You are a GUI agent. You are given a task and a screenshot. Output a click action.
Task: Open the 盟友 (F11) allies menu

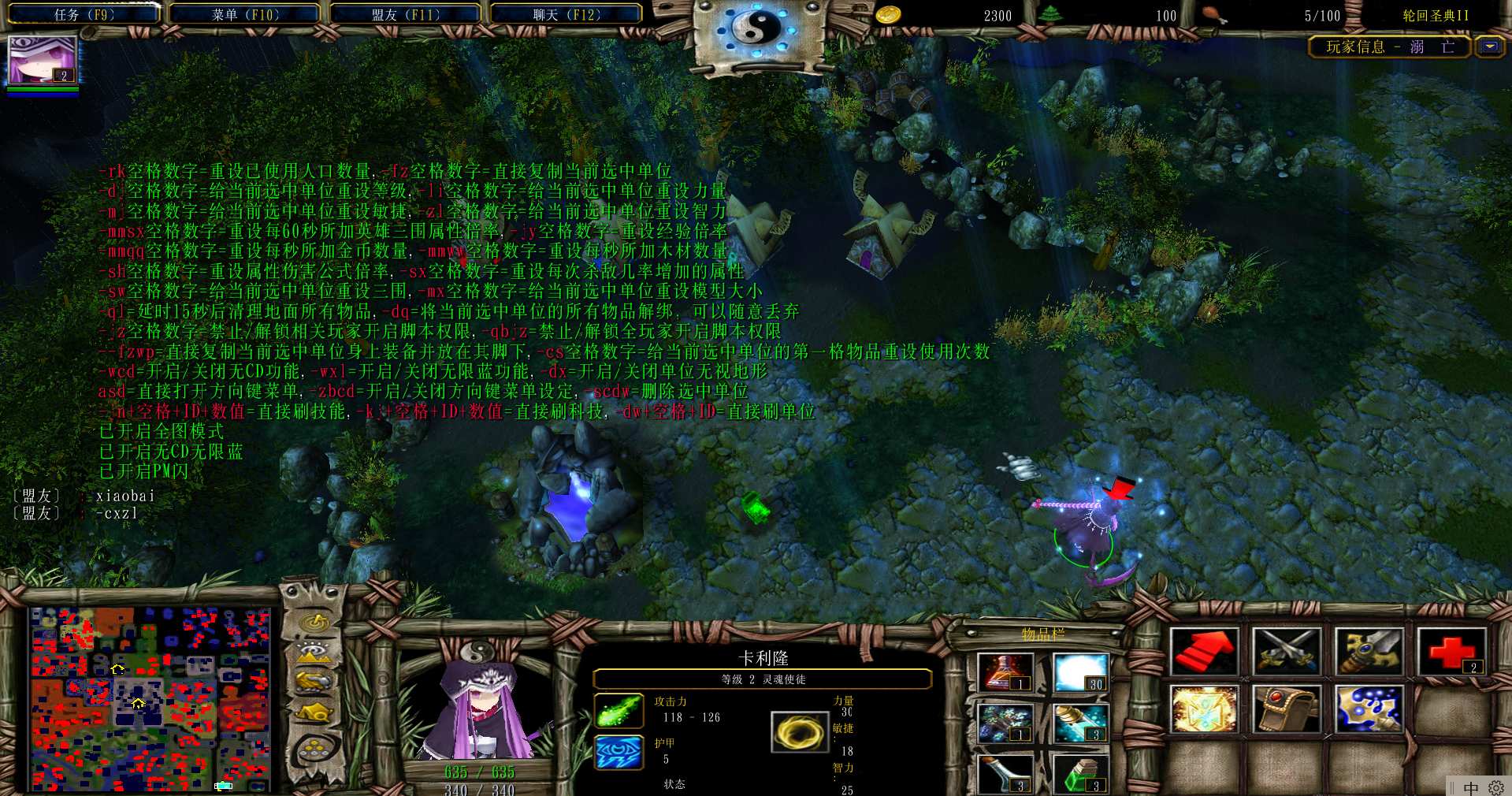click(406, 14)
